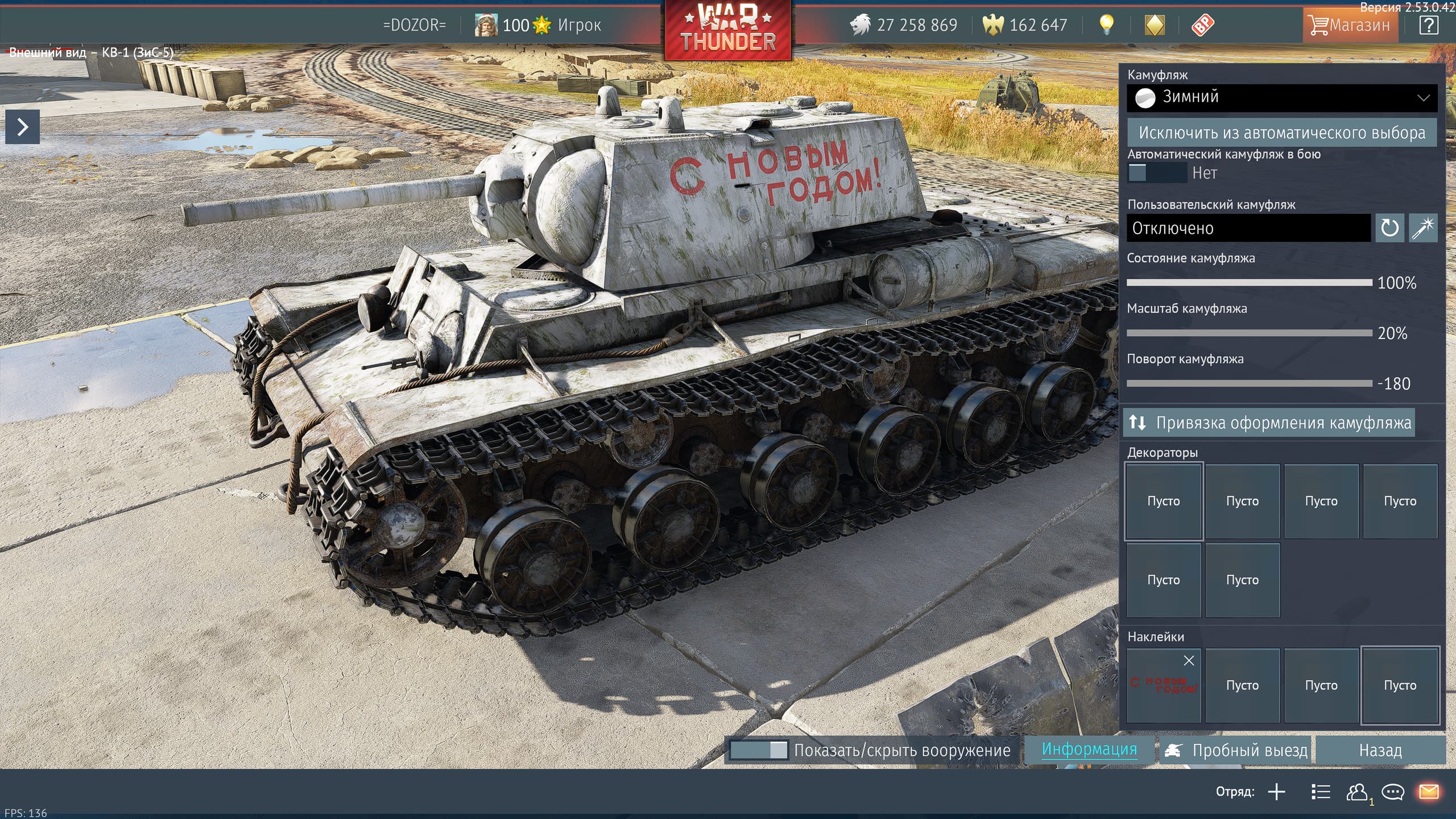Open the help question mark

point(1429,25)
